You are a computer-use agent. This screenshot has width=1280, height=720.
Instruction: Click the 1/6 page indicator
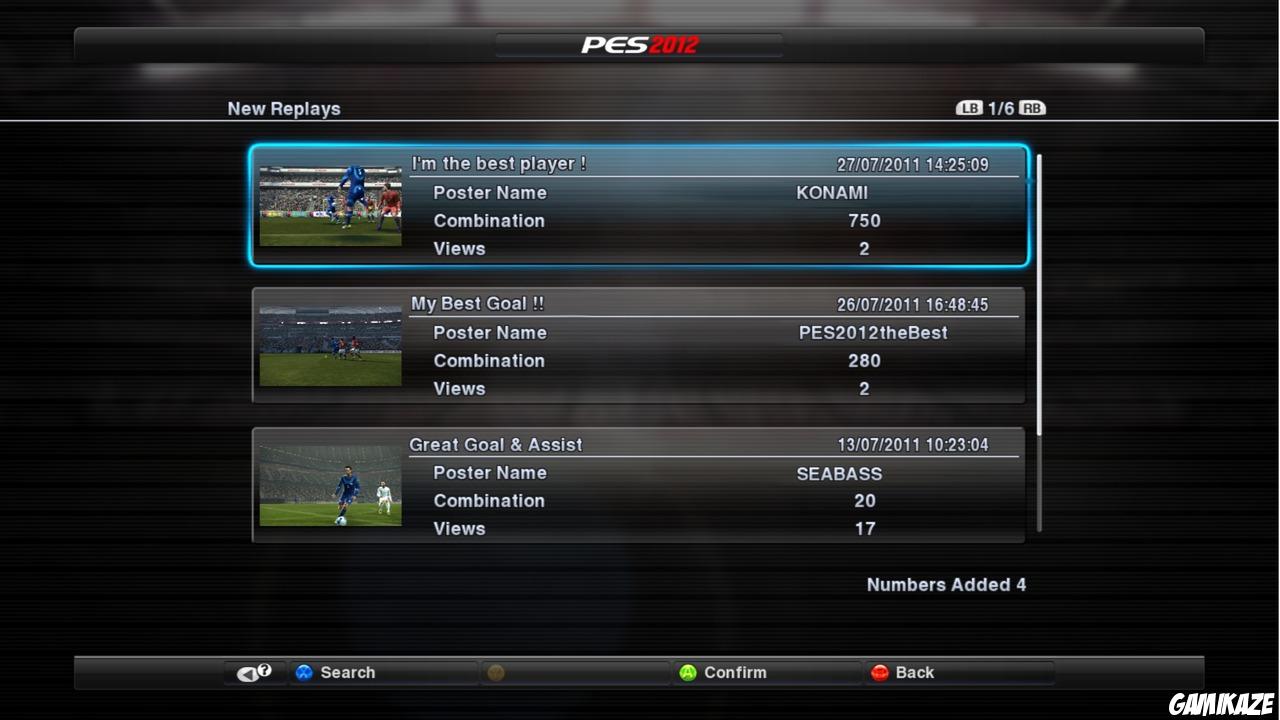click(1000, 107)
